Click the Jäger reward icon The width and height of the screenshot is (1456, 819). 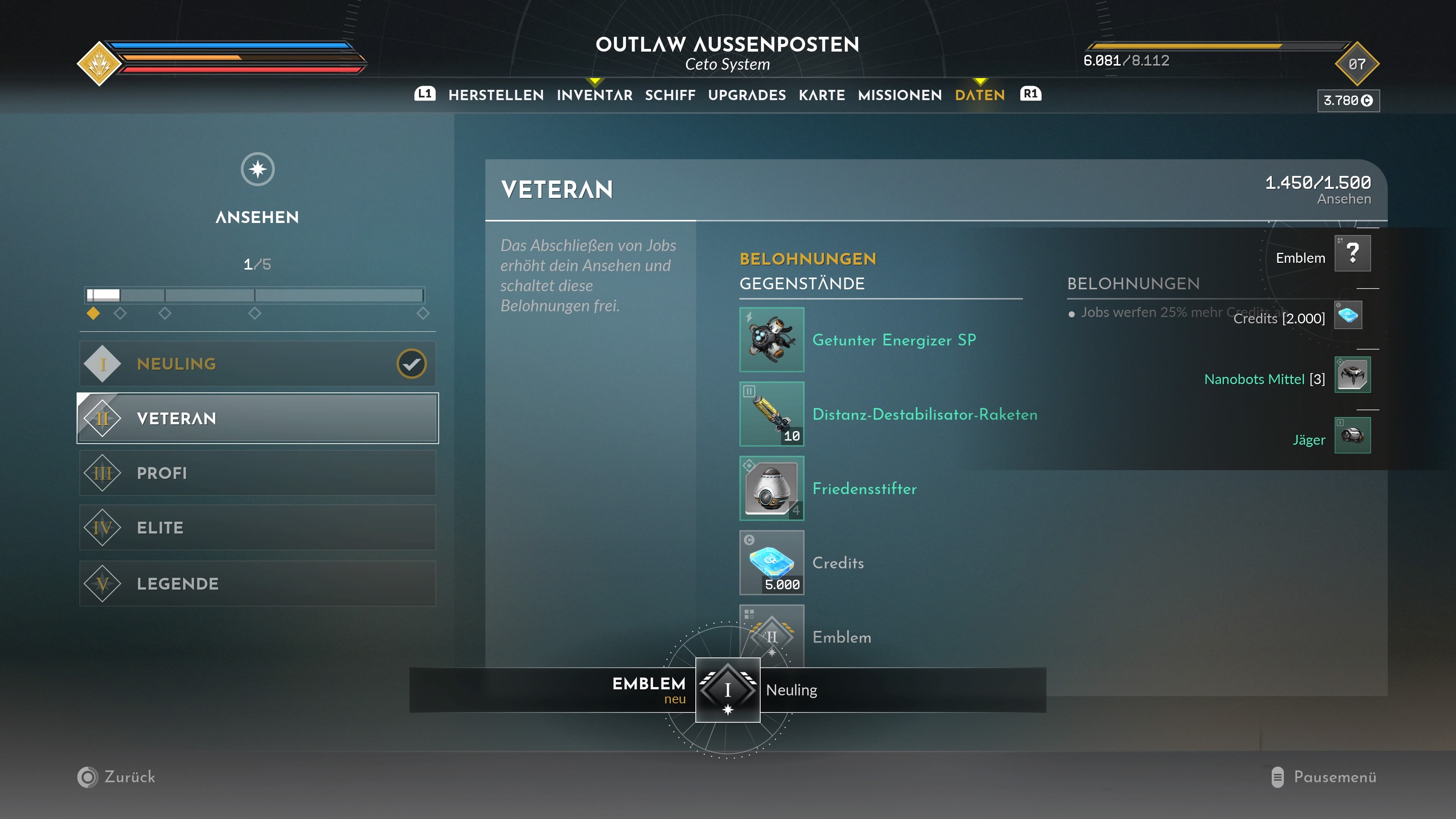pos(1352,435)
